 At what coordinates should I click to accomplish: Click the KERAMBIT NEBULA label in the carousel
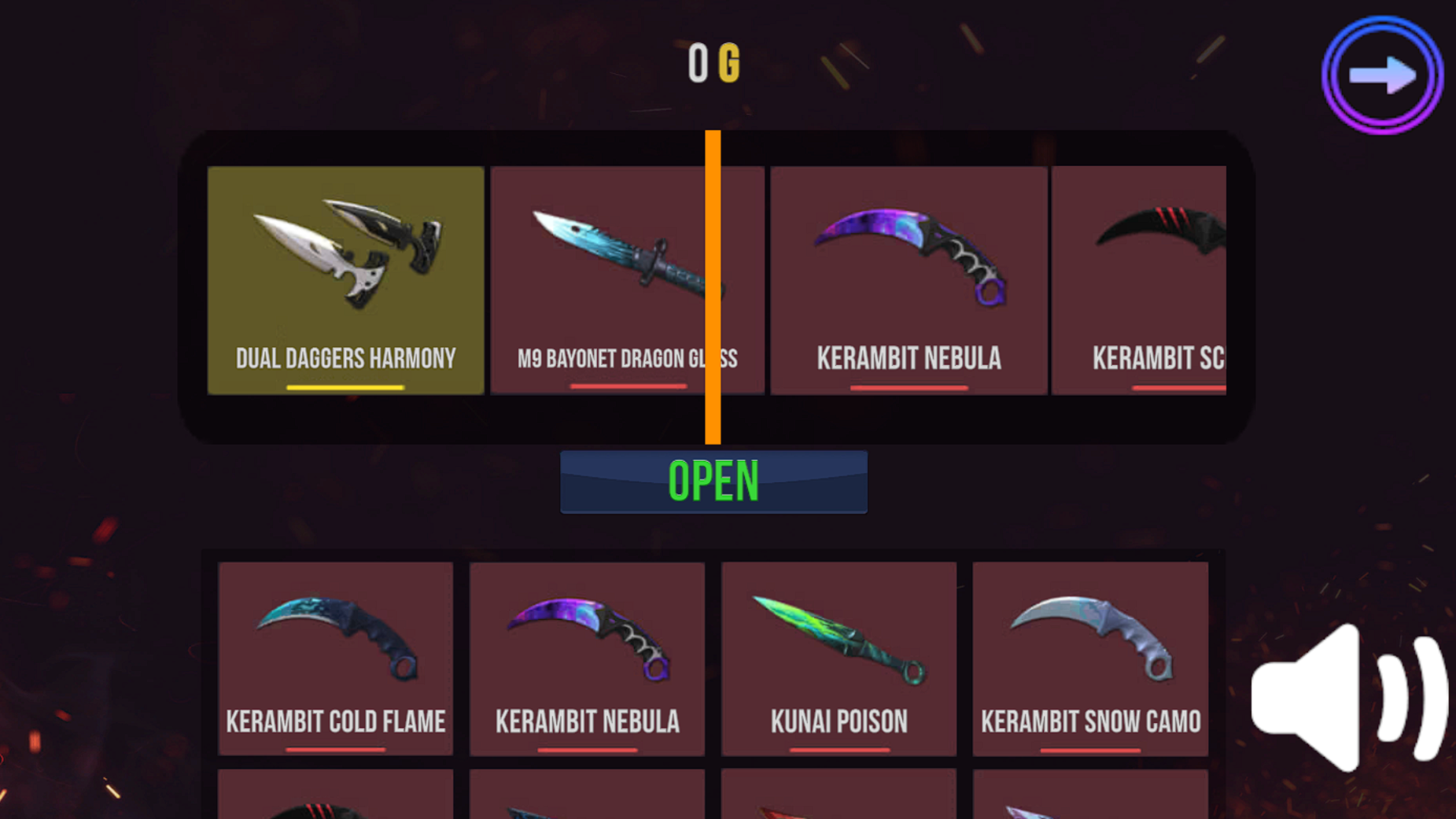pyautogui.click(x=908, y=359)
